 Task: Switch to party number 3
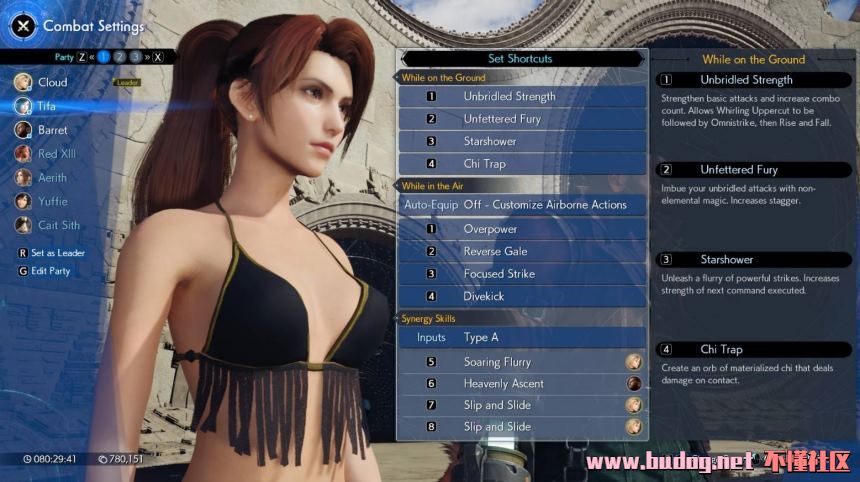point(136,57)
